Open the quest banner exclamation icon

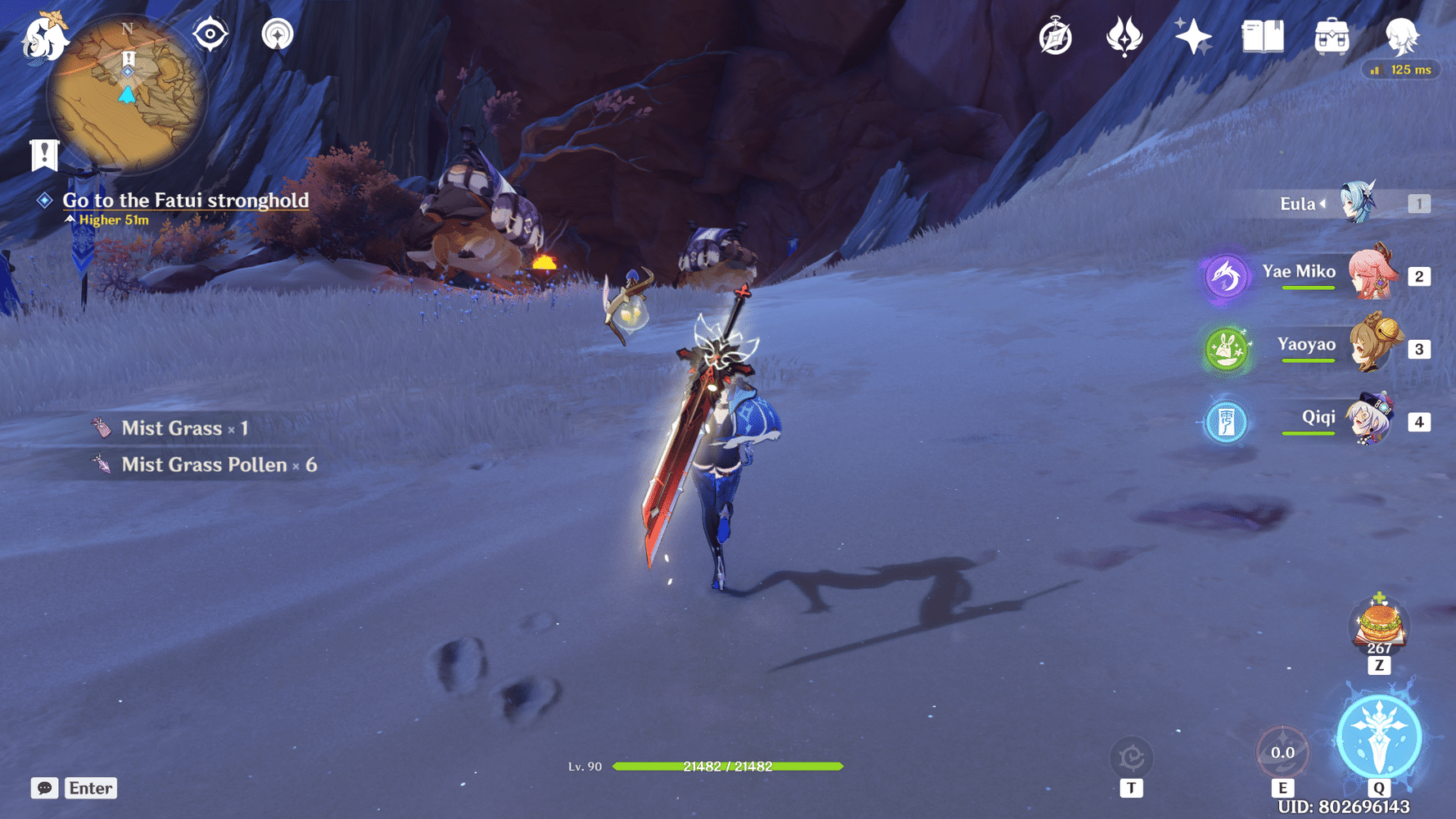coord(44,154)
